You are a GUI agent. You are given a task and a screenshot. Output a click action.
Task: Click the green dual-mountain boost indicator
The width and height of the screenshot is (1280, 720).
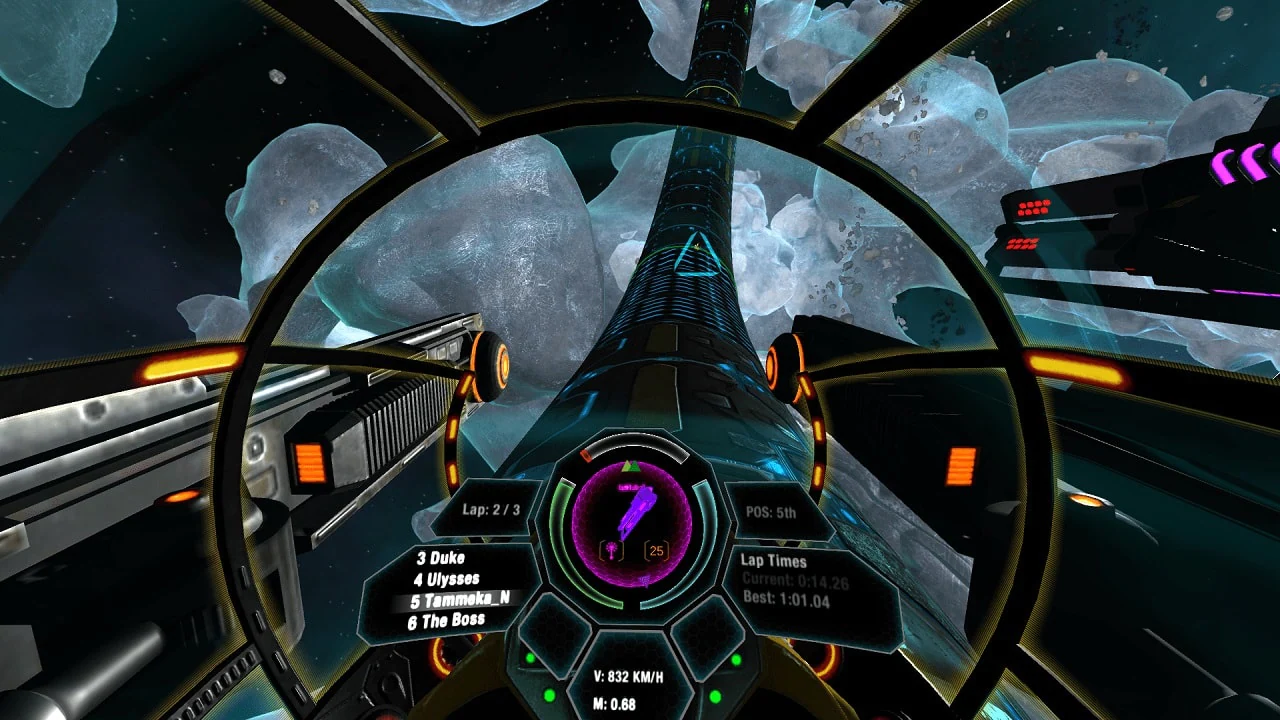click(x=631, y=466)
